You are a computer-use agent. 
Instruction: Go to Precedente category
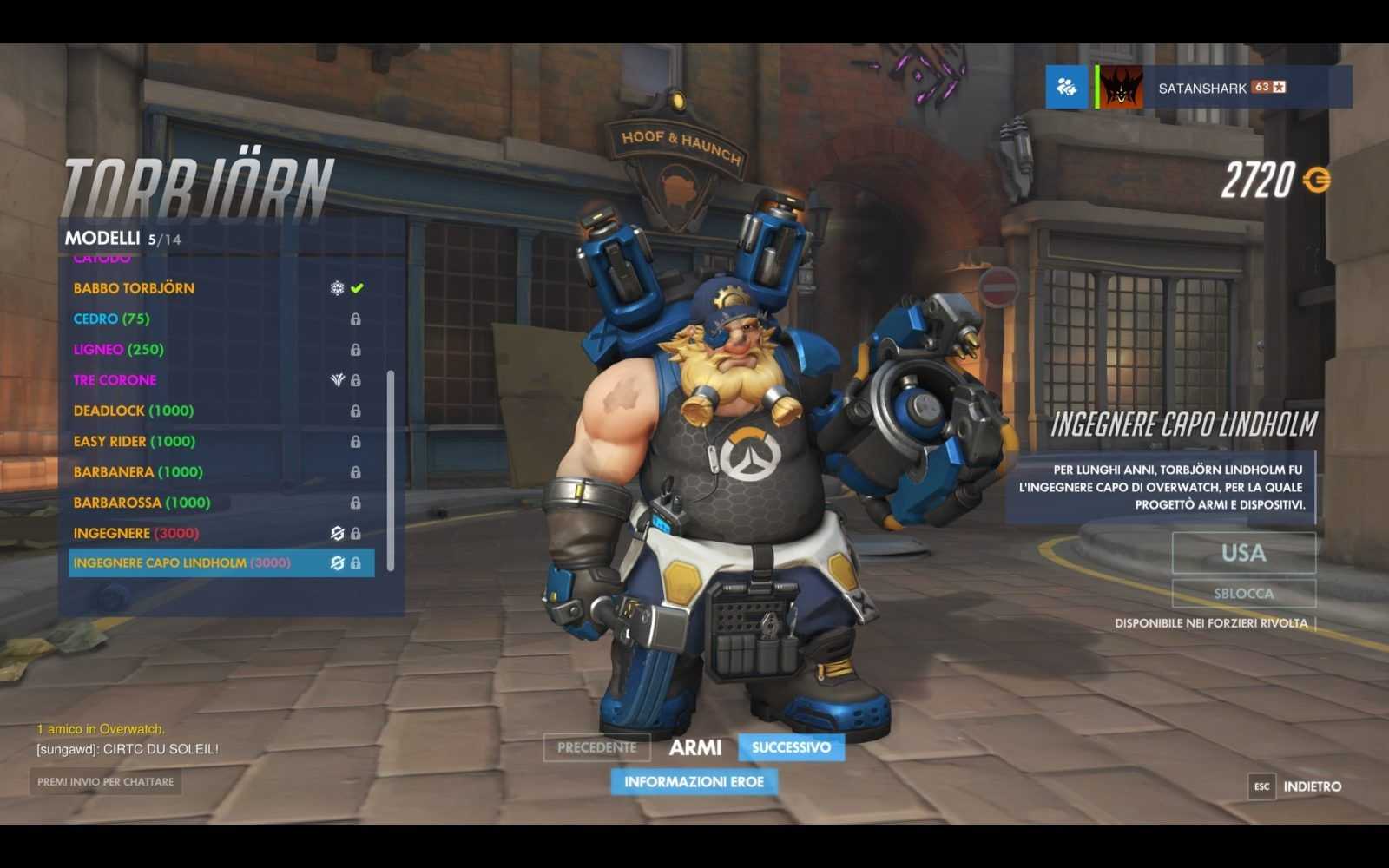click(x=596, y=747)
